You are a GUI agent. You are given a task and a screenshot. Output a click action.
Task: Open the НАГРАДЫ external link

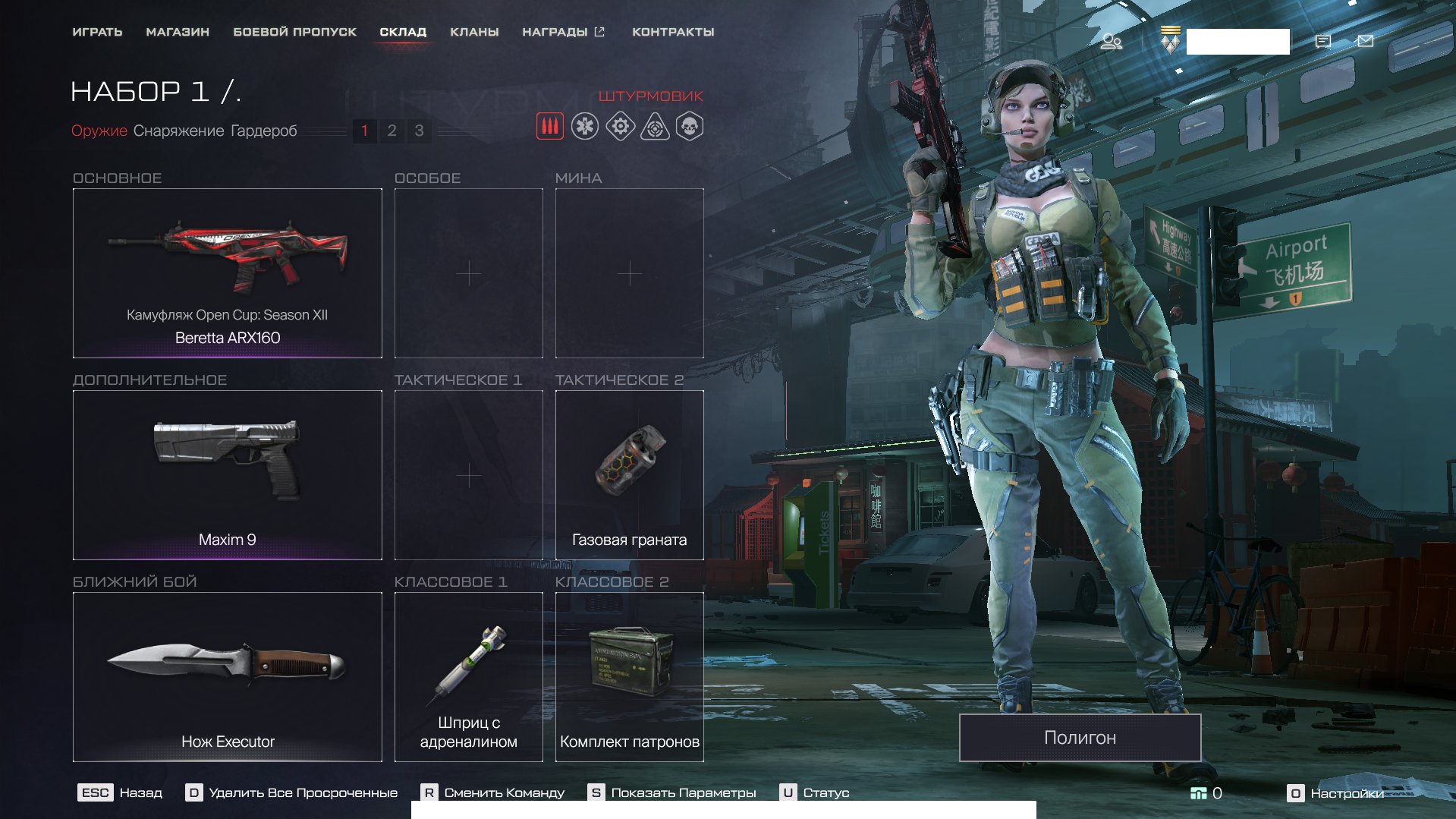tap(563, 32)
